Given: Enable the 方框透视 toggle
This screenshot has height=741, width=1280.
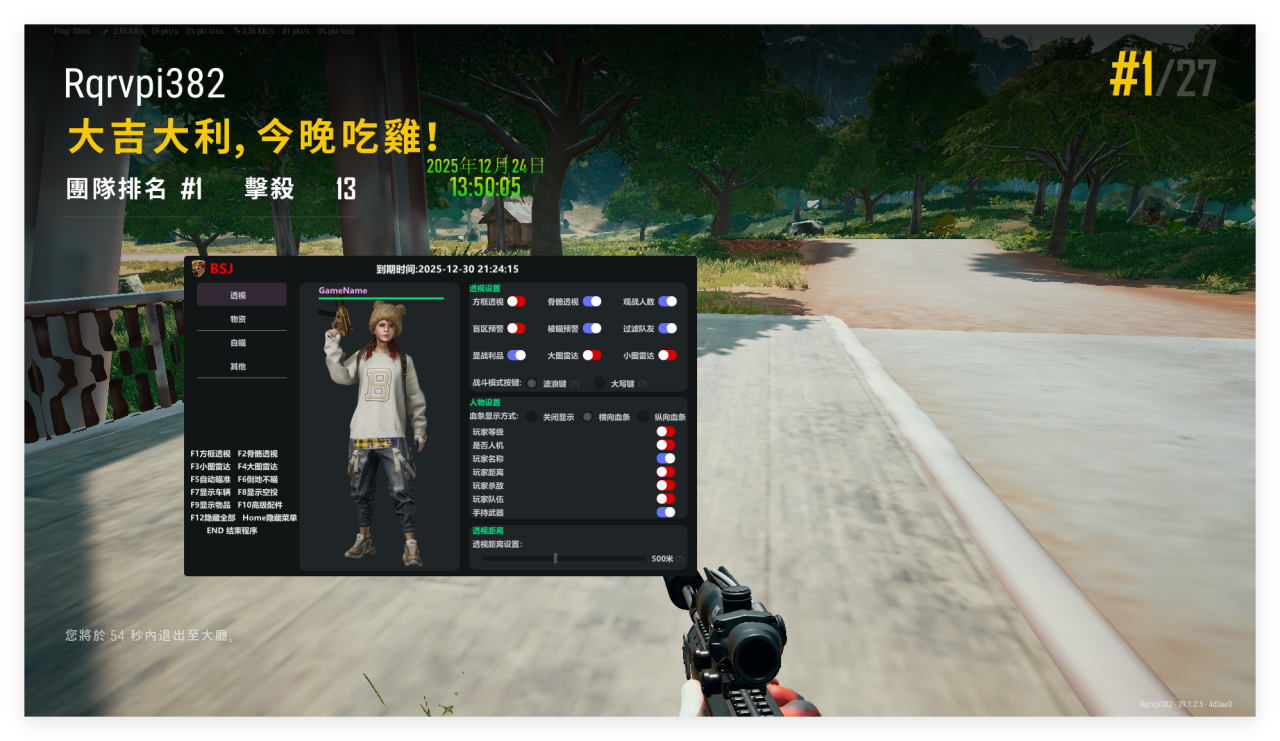Looking at the screenshot, I should point(516,302).
